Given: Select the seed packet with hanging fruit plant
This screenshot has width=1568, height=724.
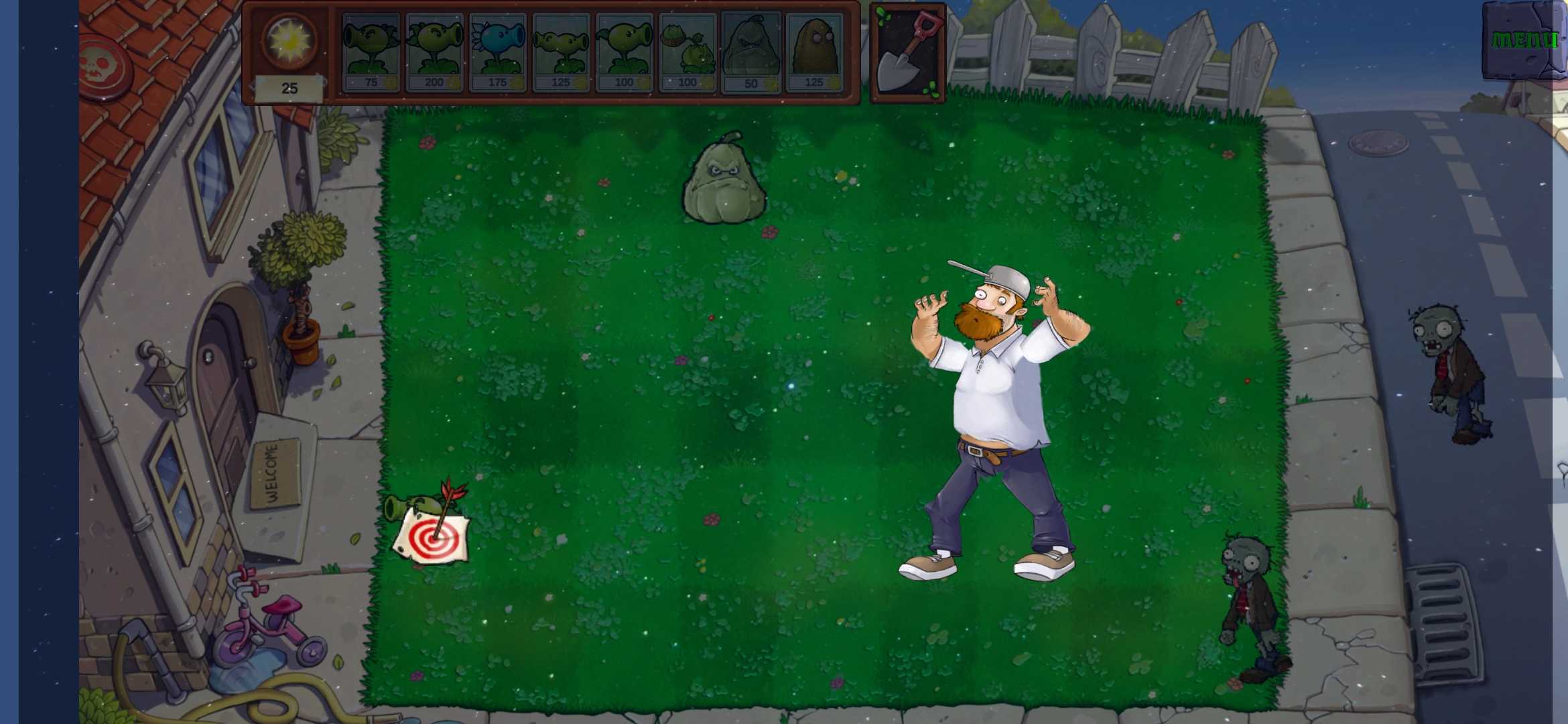Looking at the screenshot, I should click(688, 50).
